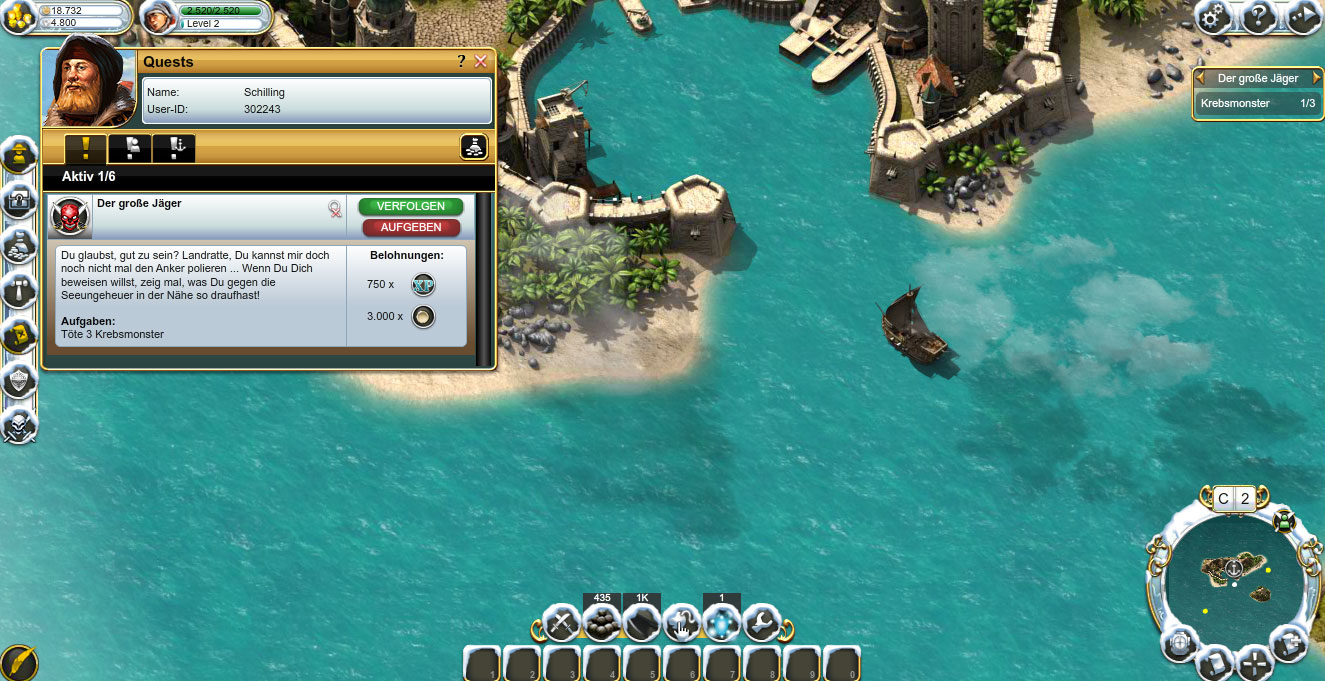Close the Quests window
Screen dimensions: 1325x681
481,62
